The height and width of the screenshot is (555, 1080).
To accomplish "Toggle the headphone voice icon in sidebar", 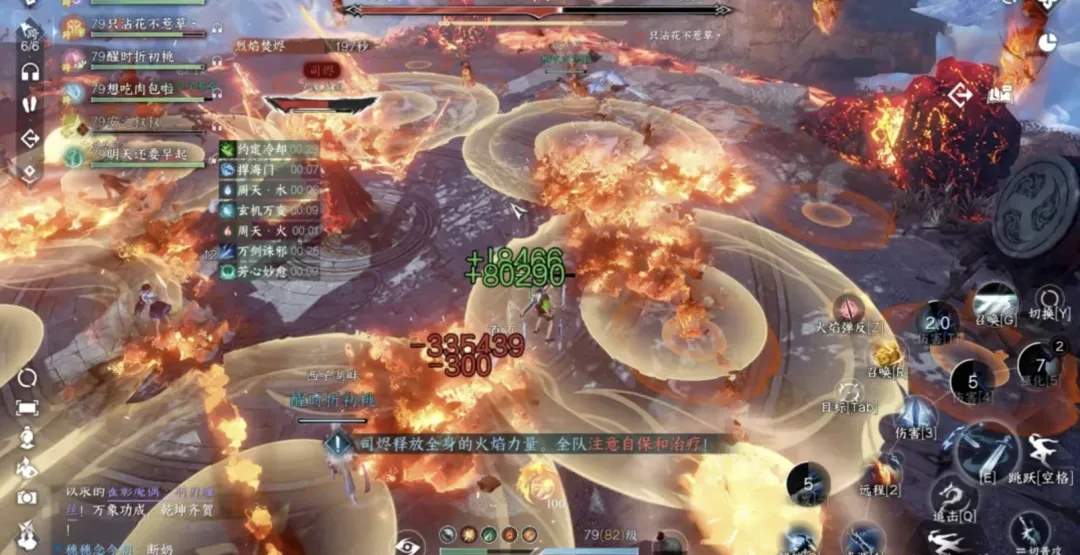I will 30,72.
